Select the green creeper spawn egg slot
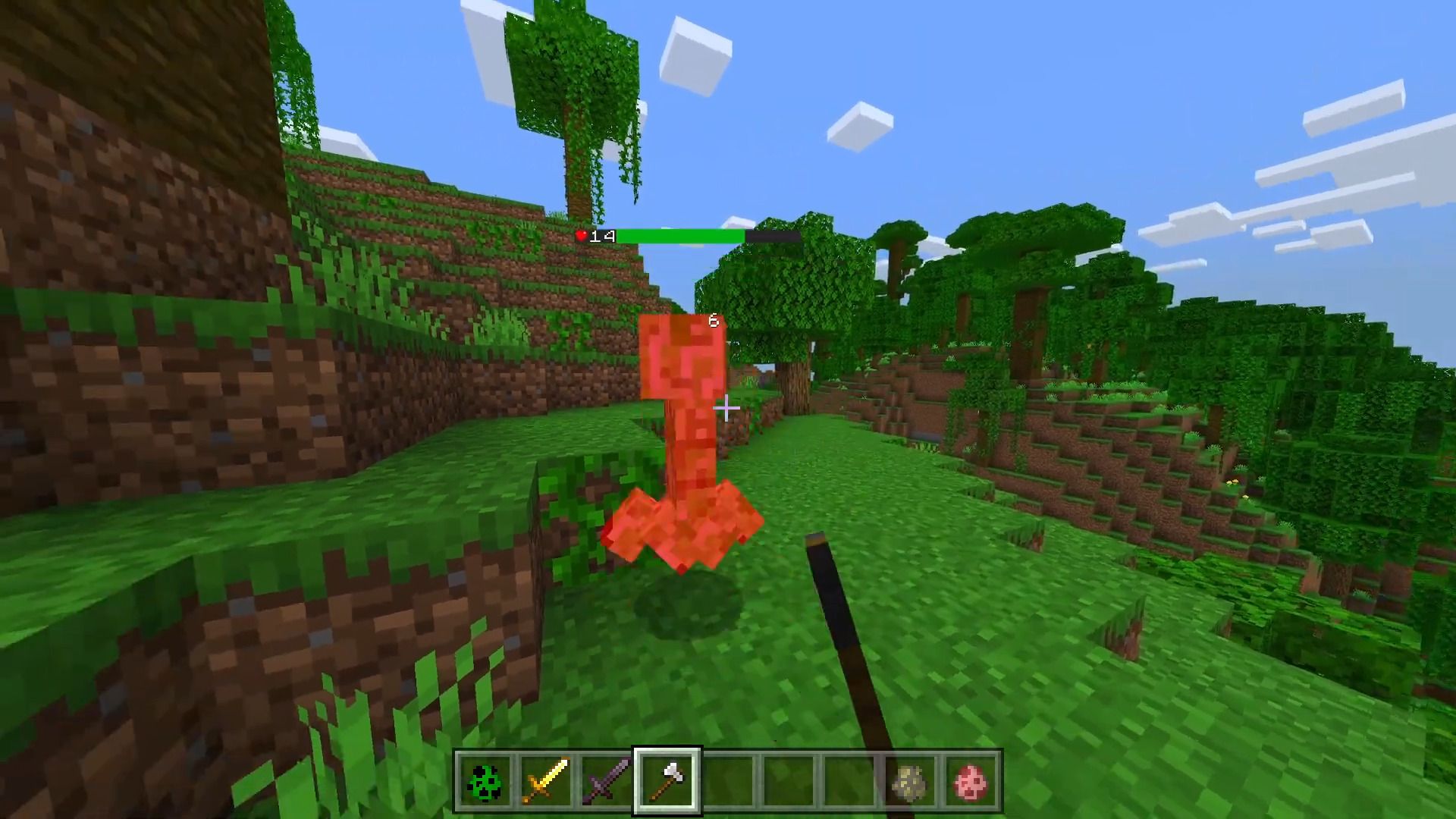This screenshot has width=1456, height=819. point(485,781)
